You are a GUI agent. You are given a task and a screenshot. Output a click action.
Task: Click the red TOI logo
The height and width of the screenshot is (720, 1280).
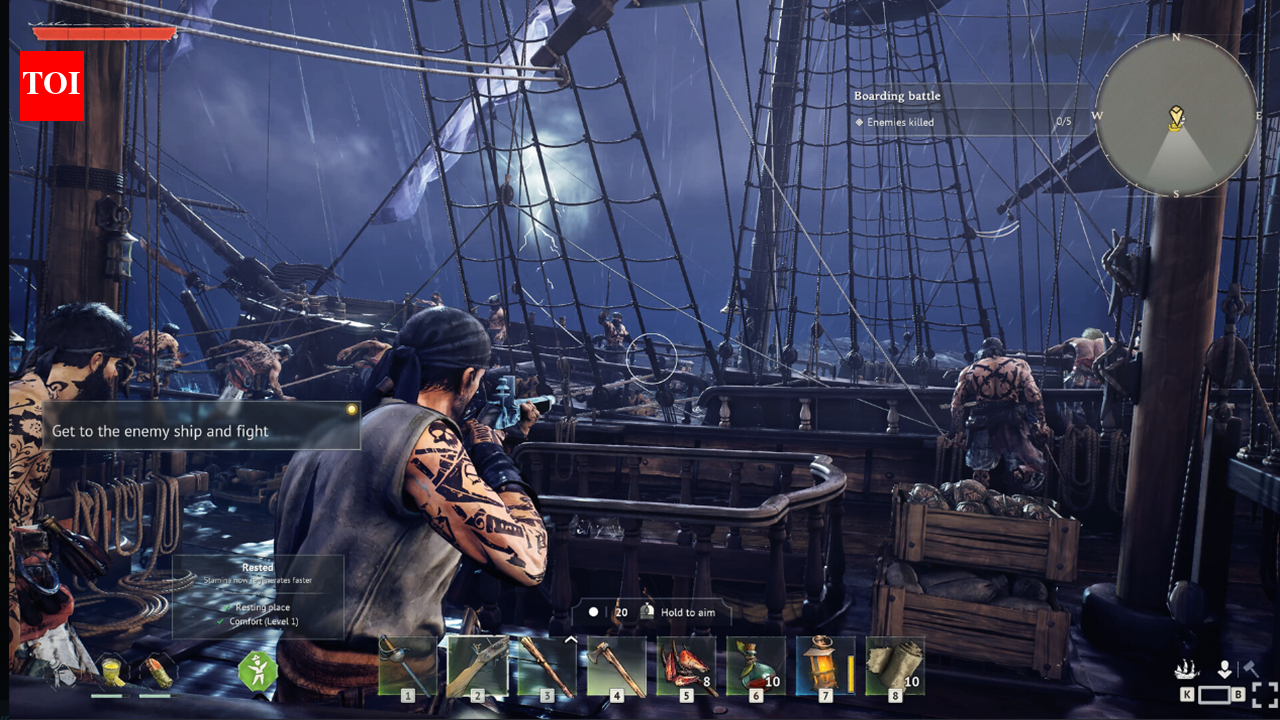tap(51, 86)
